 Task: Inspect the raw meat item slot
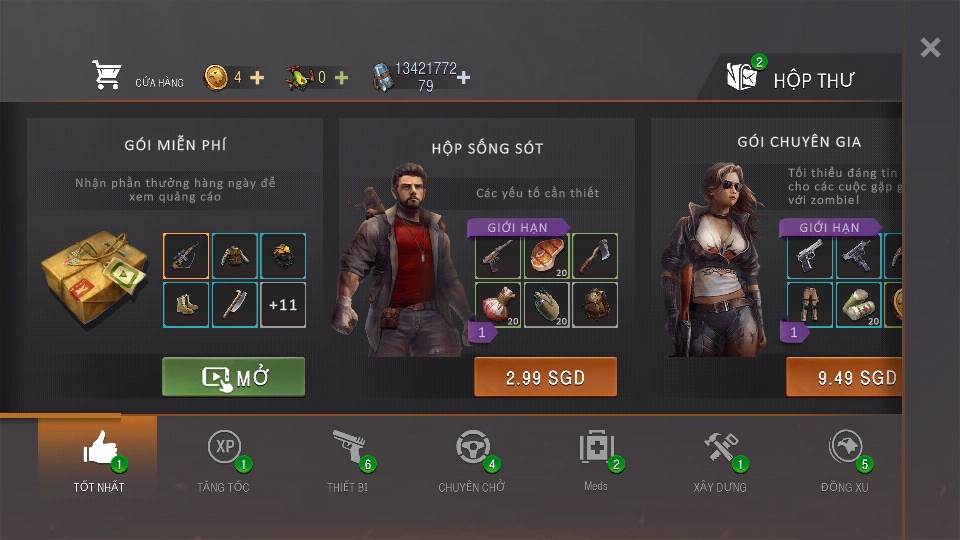pyautogui.click(x=546, y=256)
